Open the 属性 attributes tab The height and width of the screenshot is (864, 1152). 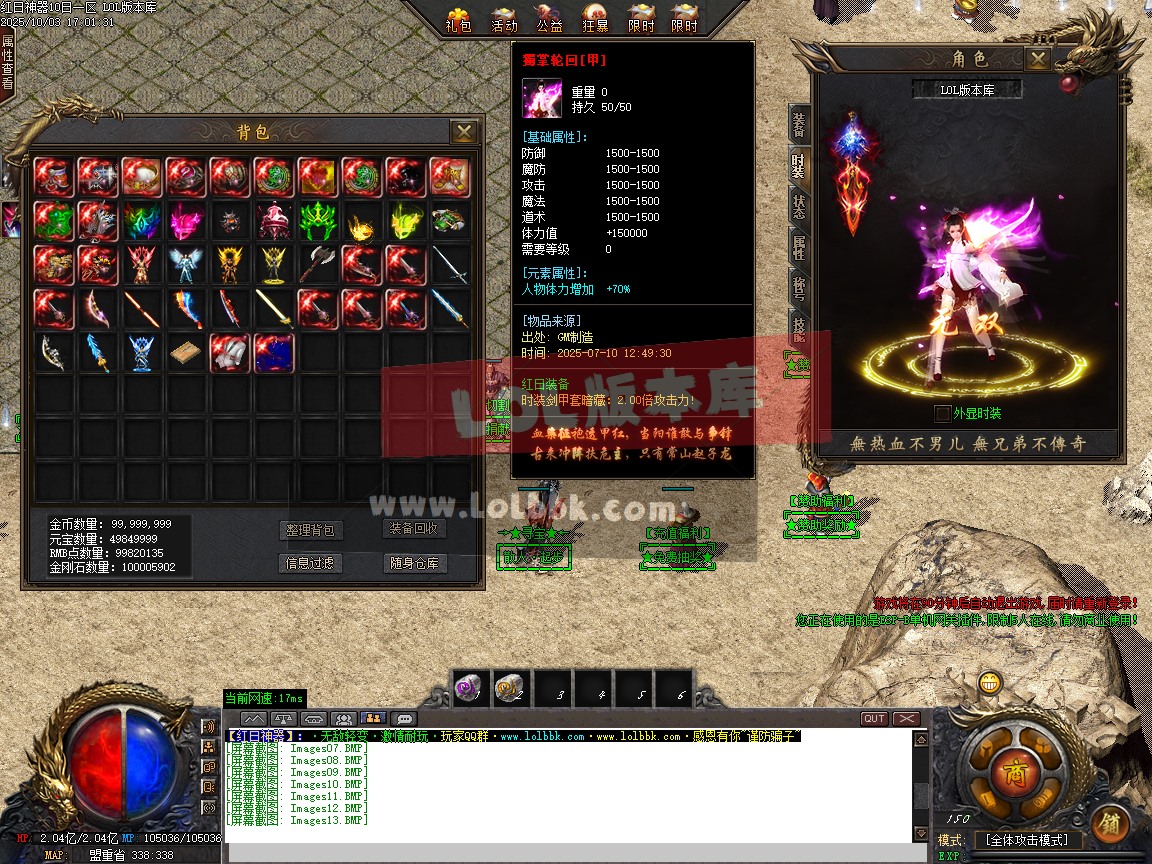point(799,245)
